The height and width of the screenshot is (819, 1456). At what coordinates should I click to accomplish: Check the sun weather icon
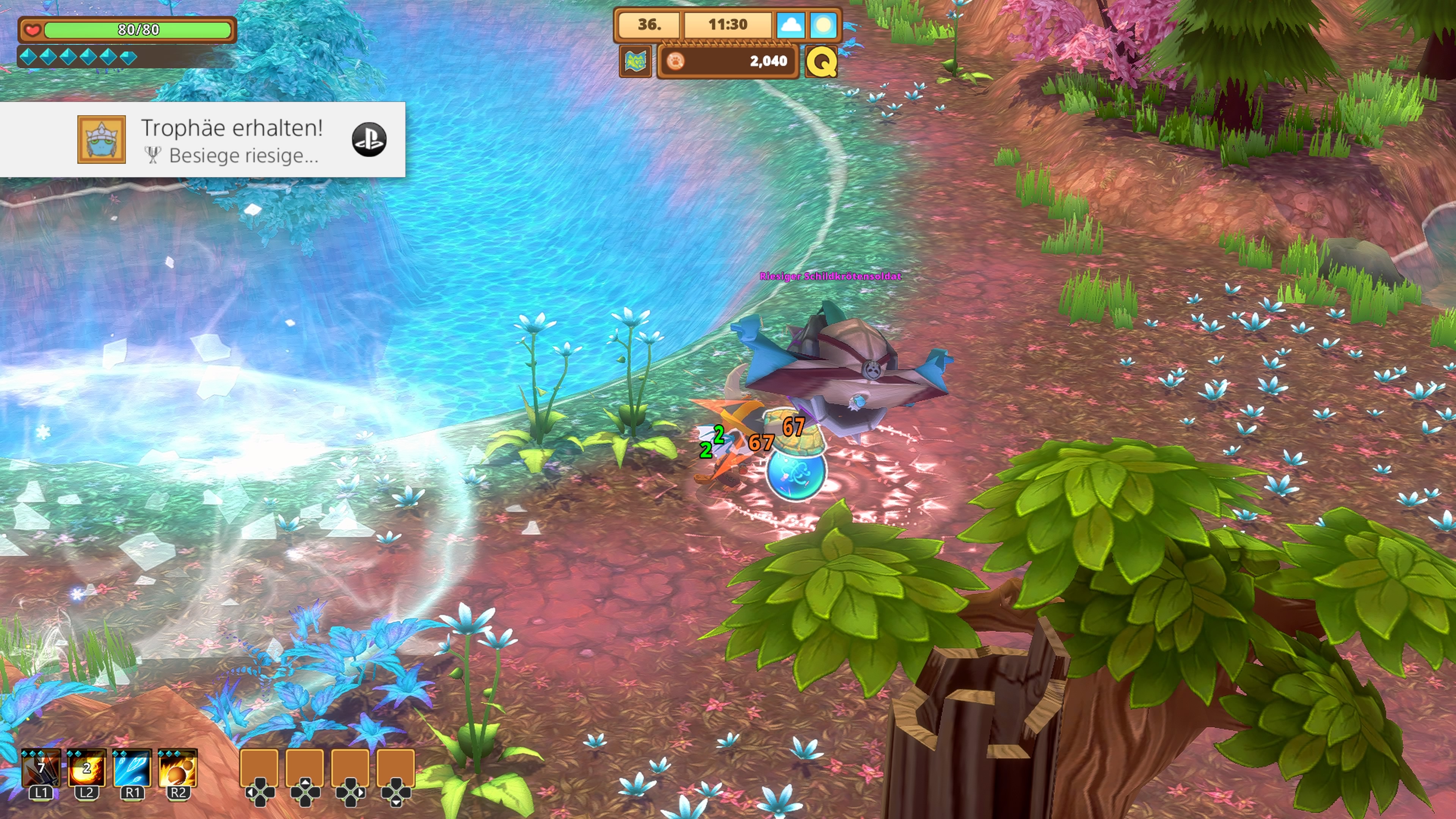coord(823,25)
